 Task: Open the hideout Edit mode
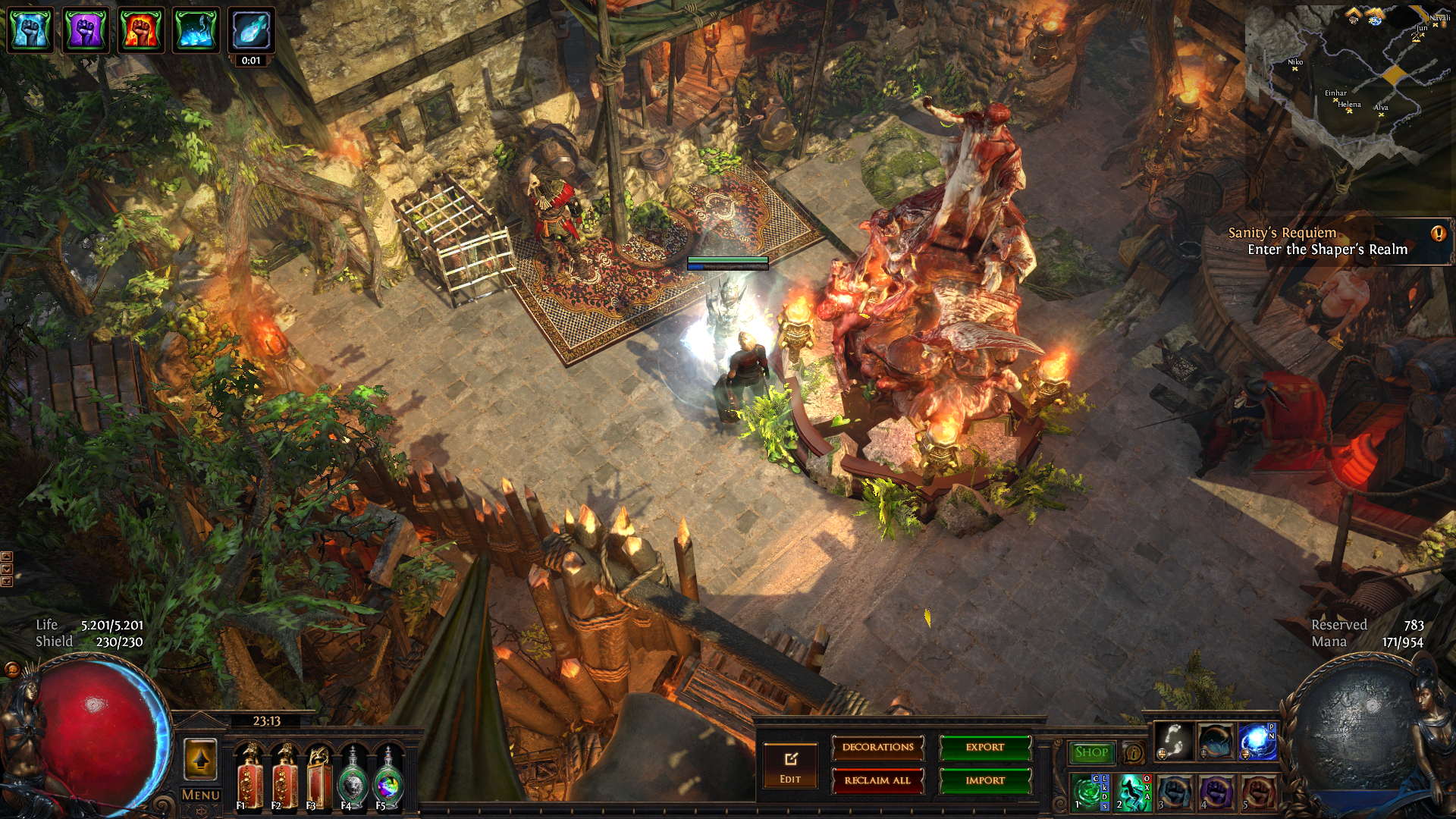790,765
